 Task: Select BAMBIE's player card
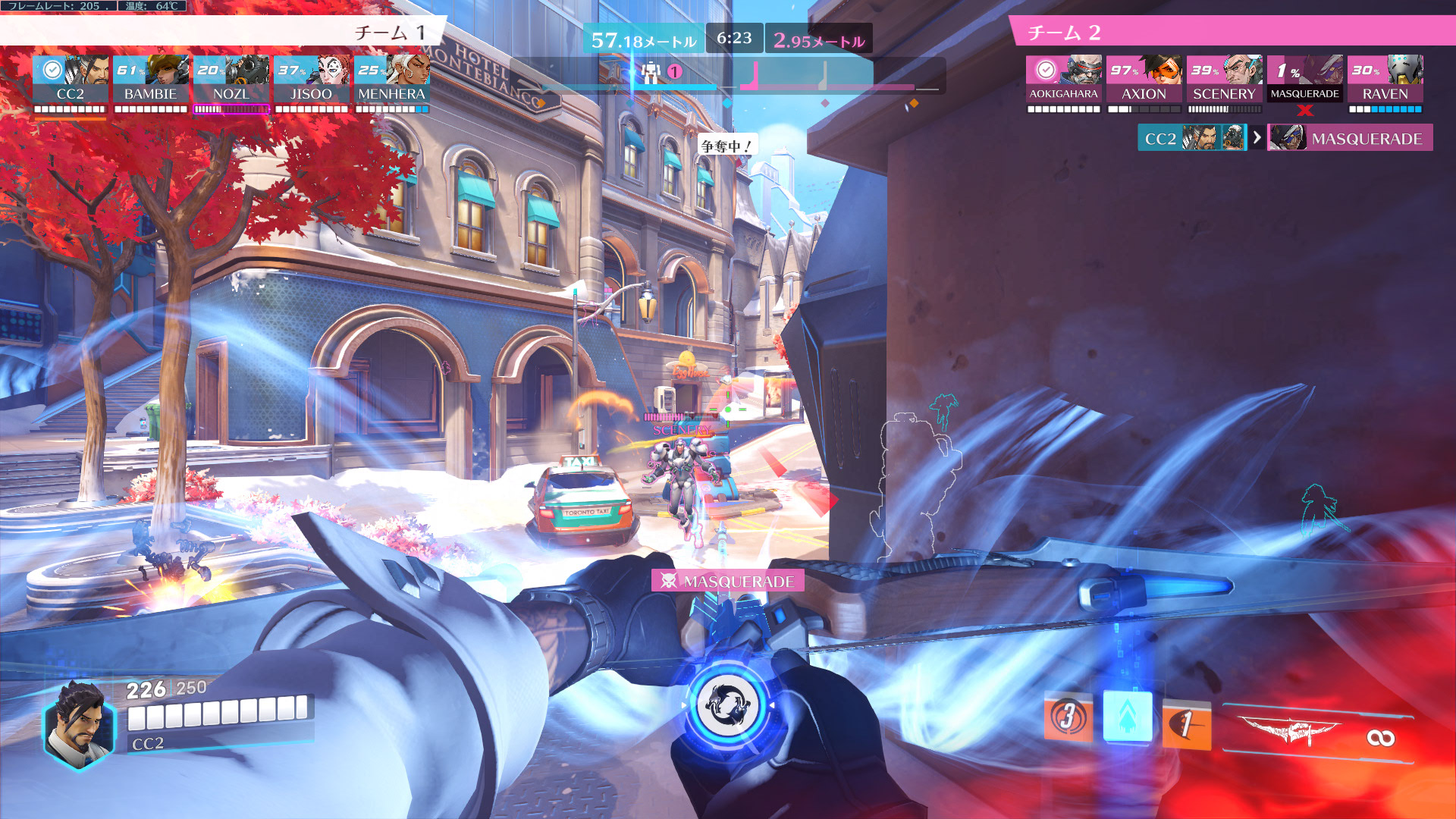click(151, 79)
